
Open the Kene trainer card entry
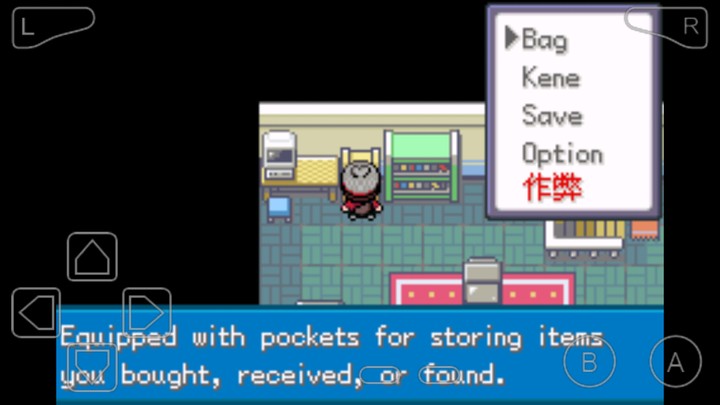click(x=551, y=78)
